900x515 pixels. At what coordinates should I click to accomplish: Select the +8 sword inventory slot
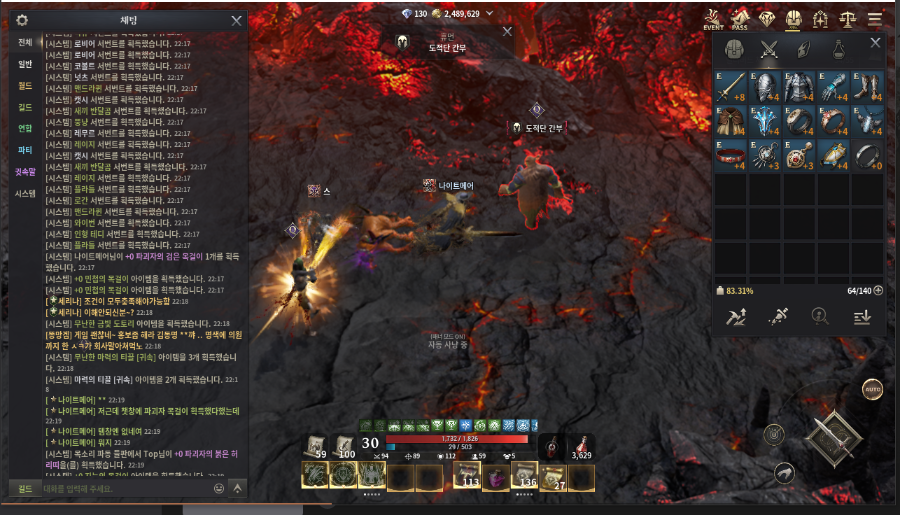point(733,87)
